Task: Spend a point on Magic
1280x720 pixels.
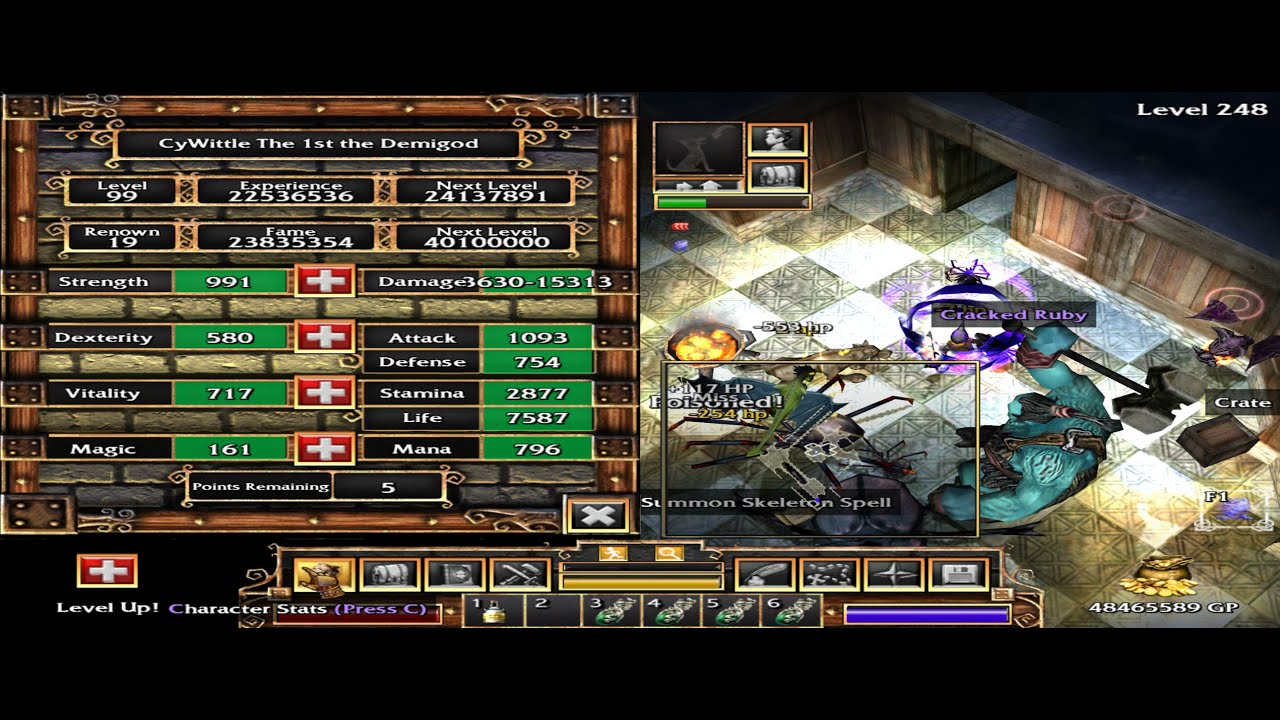Action: [325, 449]
